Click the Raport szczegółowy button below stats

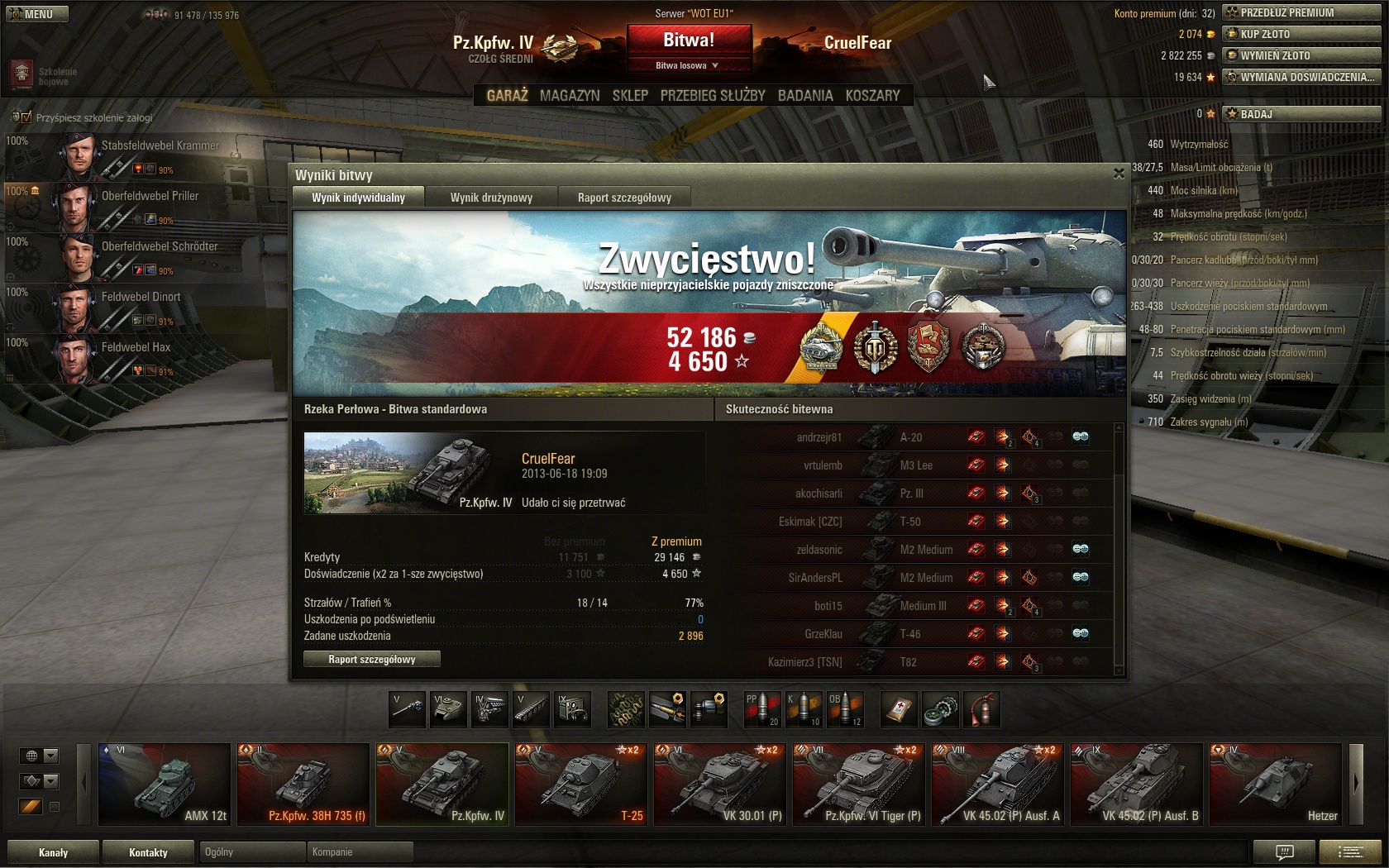[372, 659]
